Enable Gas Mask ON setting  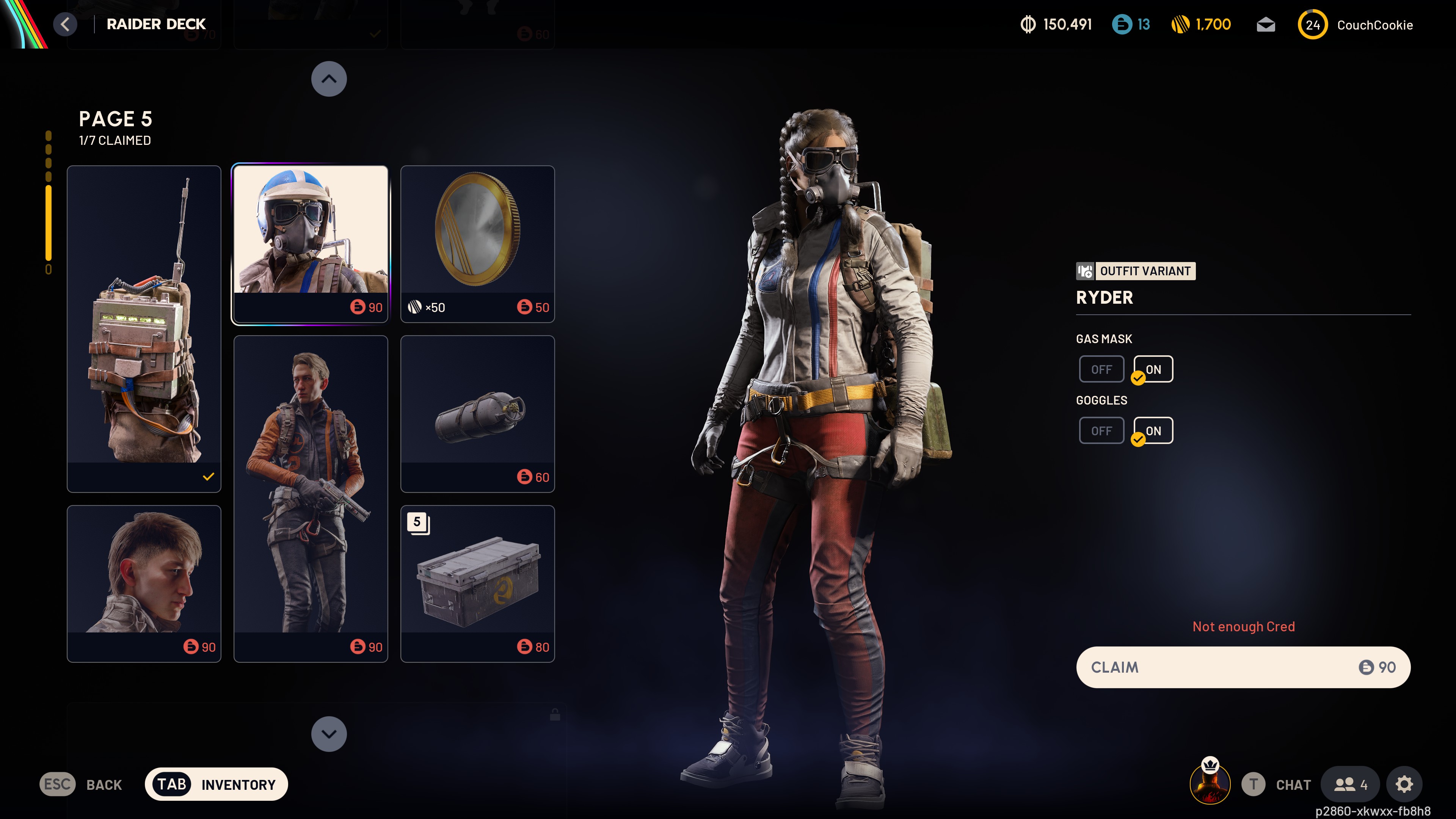coord(1153,369)
